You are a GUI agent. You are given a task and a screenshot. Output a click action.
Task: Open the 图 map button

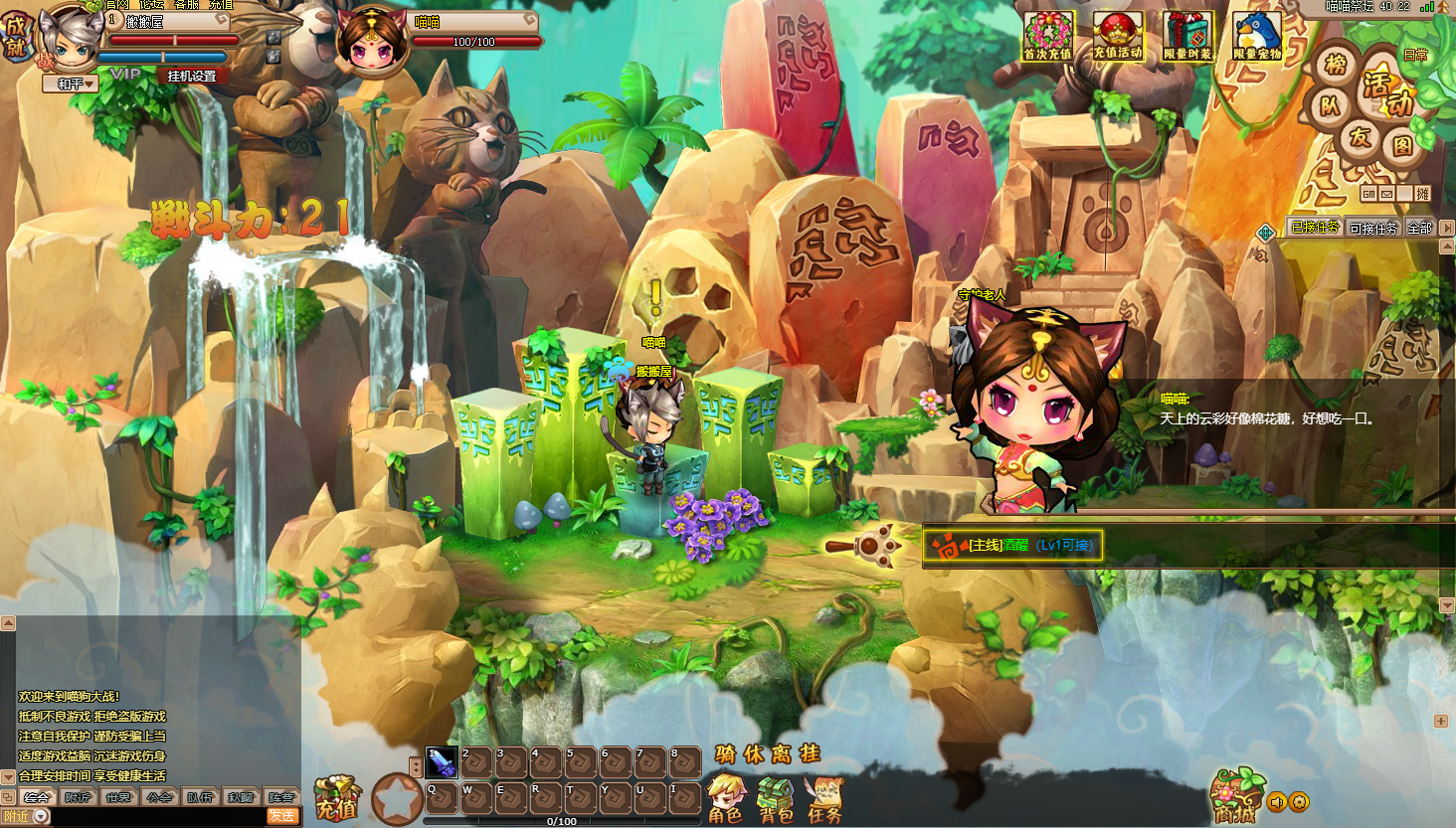coord(1402,147)
